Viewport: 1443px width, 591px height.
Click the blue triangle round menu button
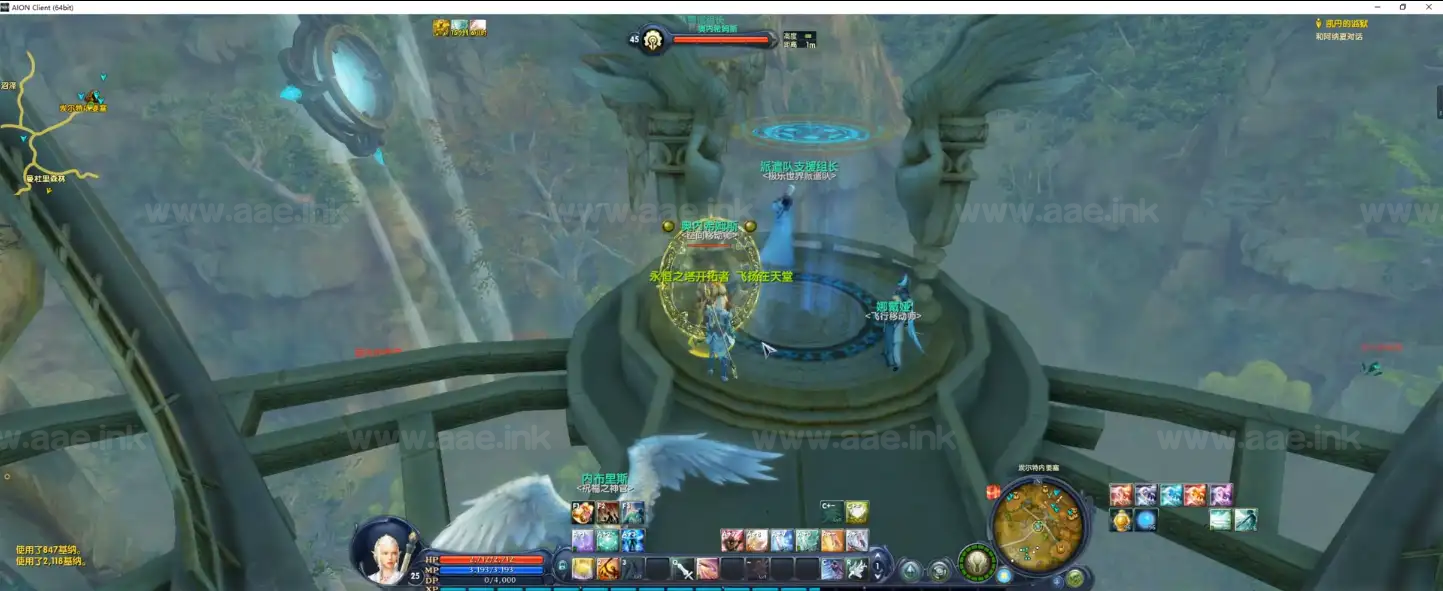click(x=910, y=571)
